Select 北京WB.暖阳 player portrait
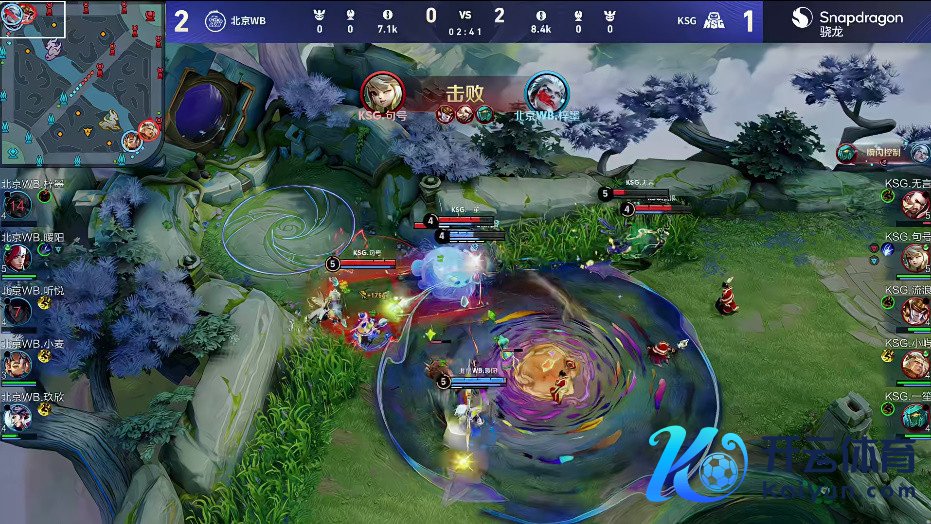 click(x=16, y=258)
